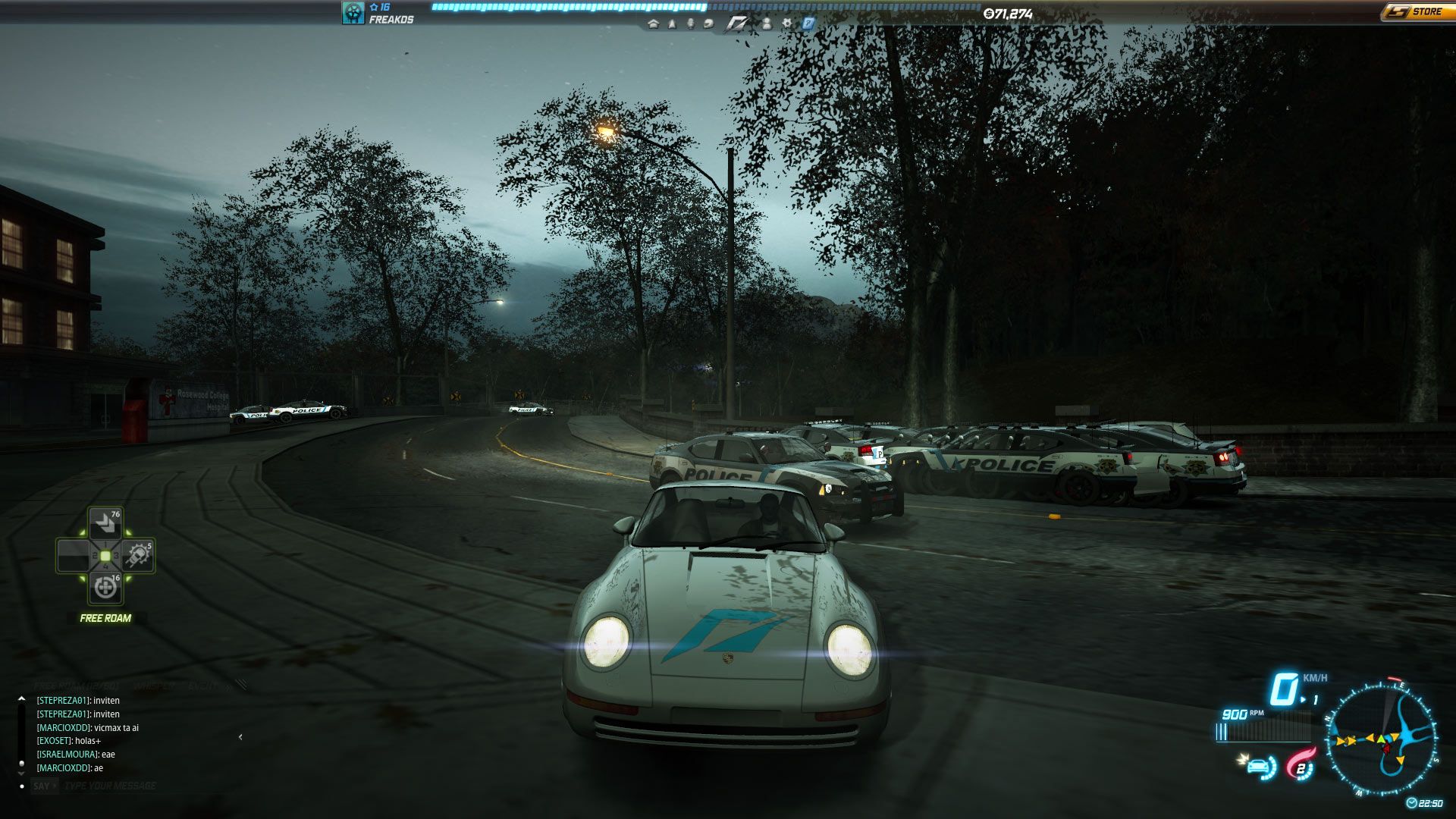Collapse the chat panel with side arrow

click(240, 736)
